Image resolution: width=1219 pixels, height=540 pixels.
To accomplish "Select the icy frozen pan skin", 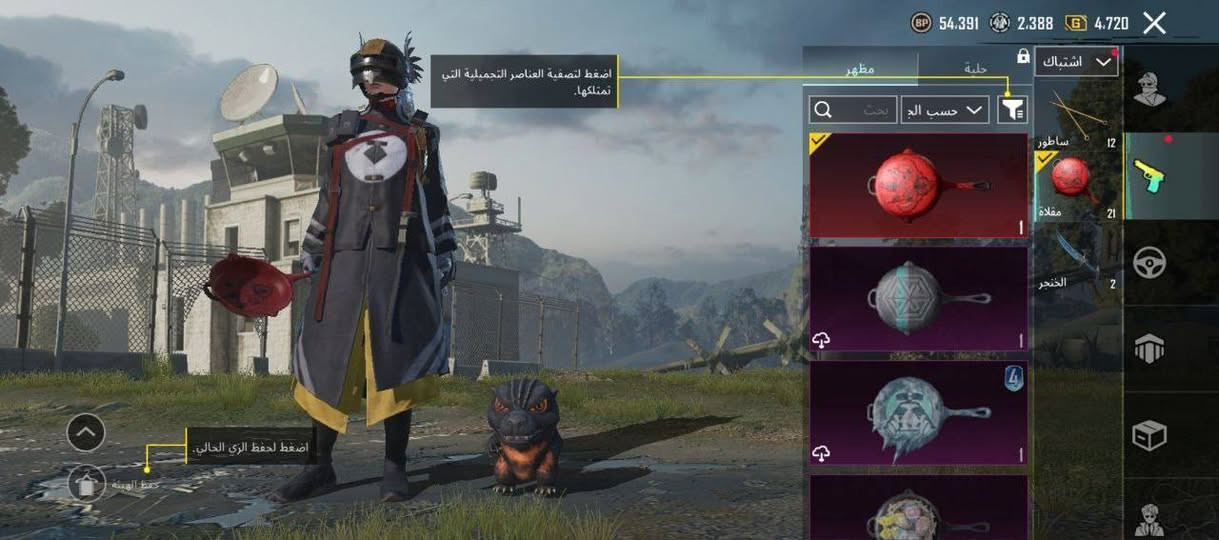I will 917,411.
